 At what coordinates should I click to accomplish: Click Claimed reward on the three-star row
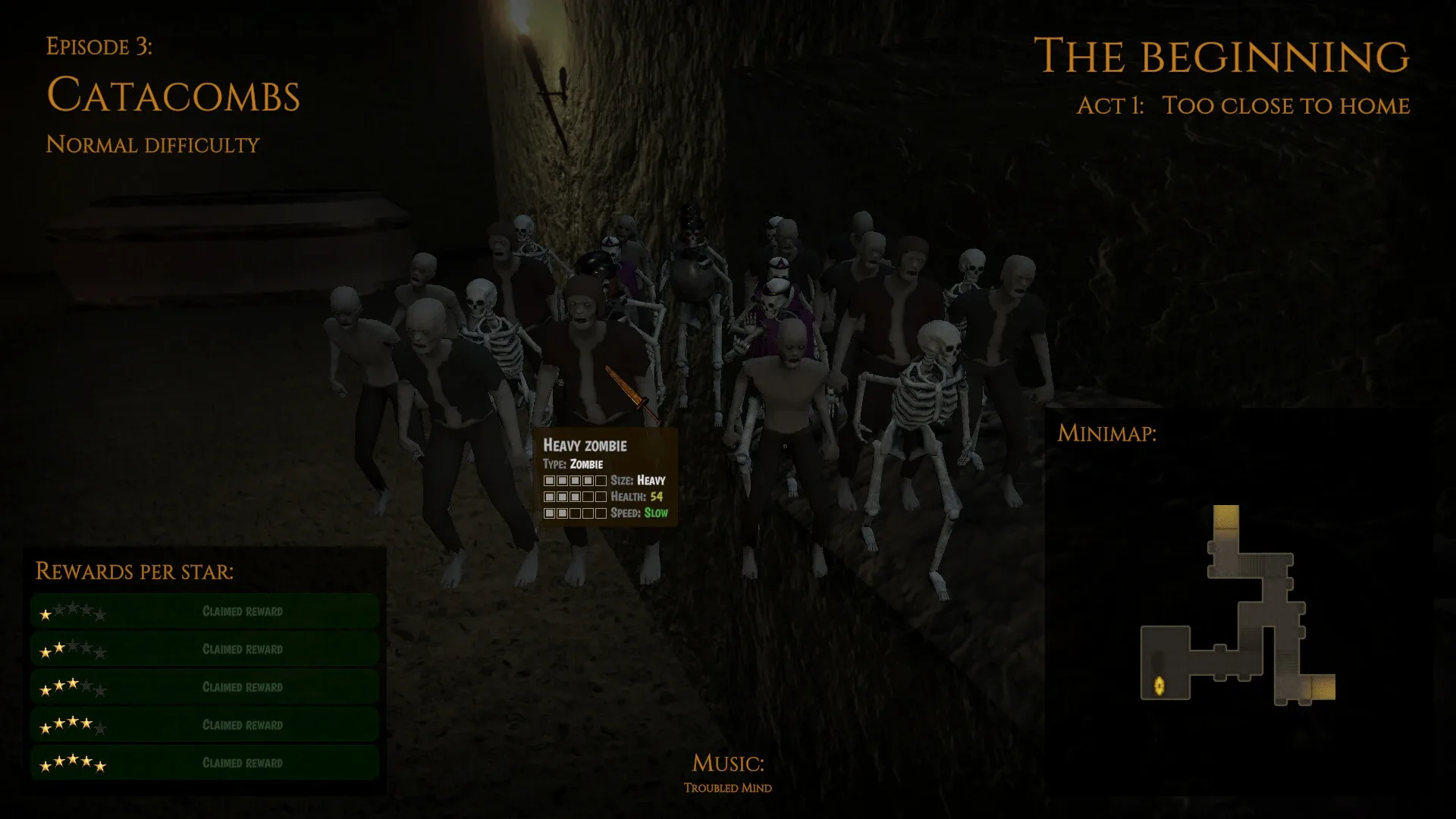[243, 687]
